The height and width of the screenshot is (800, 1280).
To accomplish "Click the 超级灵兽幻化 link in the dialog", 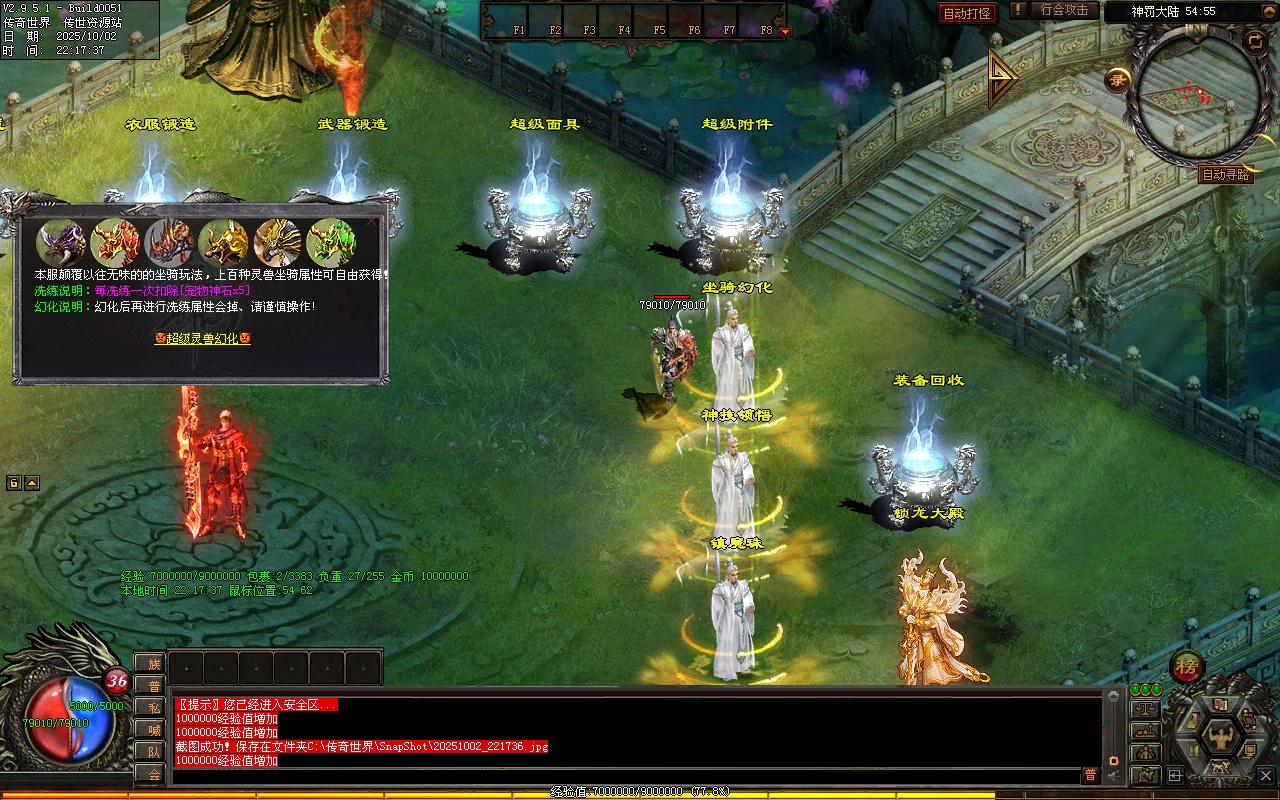I will [202, 339].
